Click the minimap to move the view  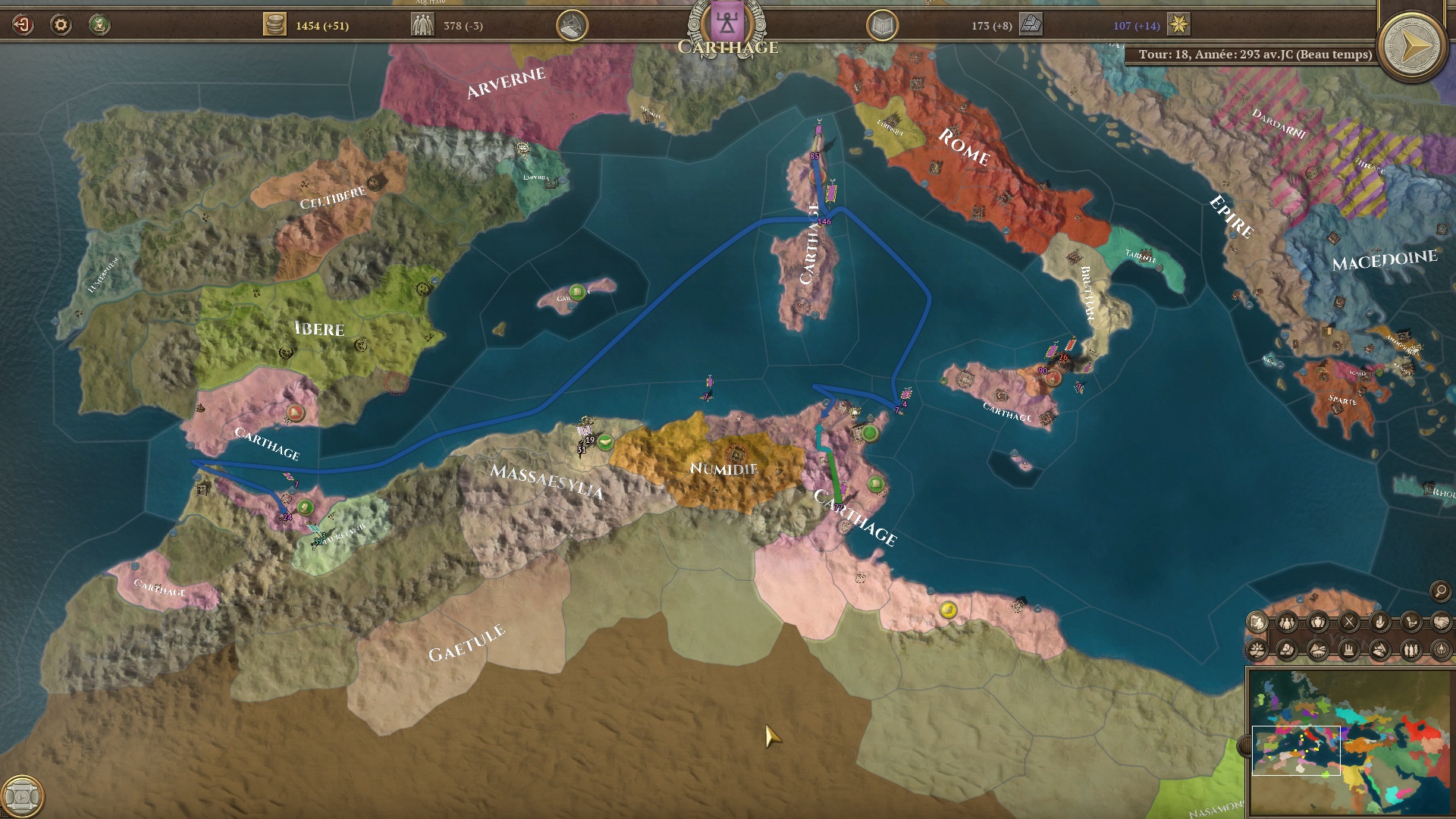coord(1350,742)
